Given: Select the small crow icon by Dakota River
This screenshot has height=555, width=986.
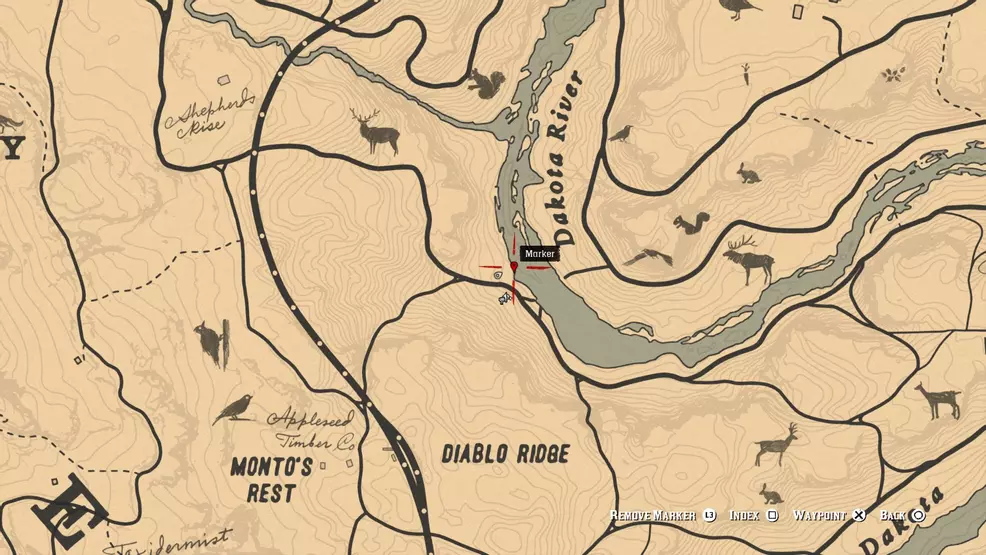Looking at the screenshot, I should coord(621,133).
